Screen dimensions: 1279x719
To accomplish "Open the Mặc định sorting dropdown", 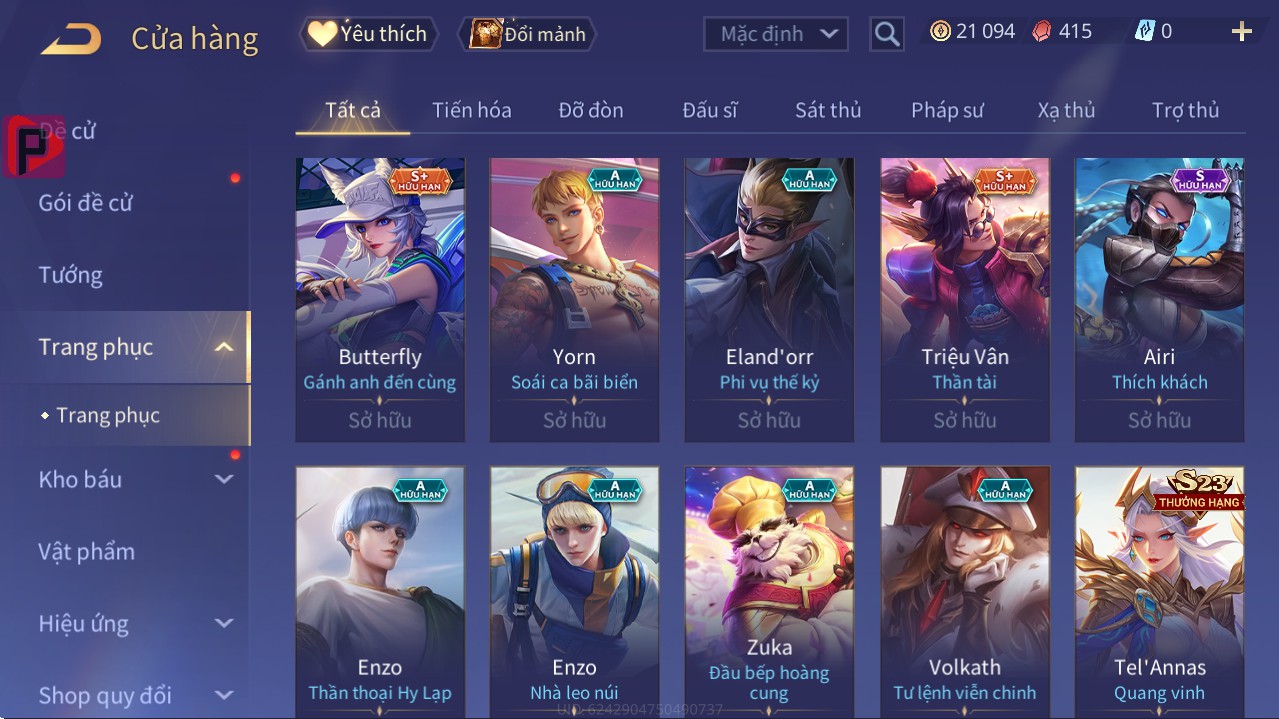I will point(775,34).
